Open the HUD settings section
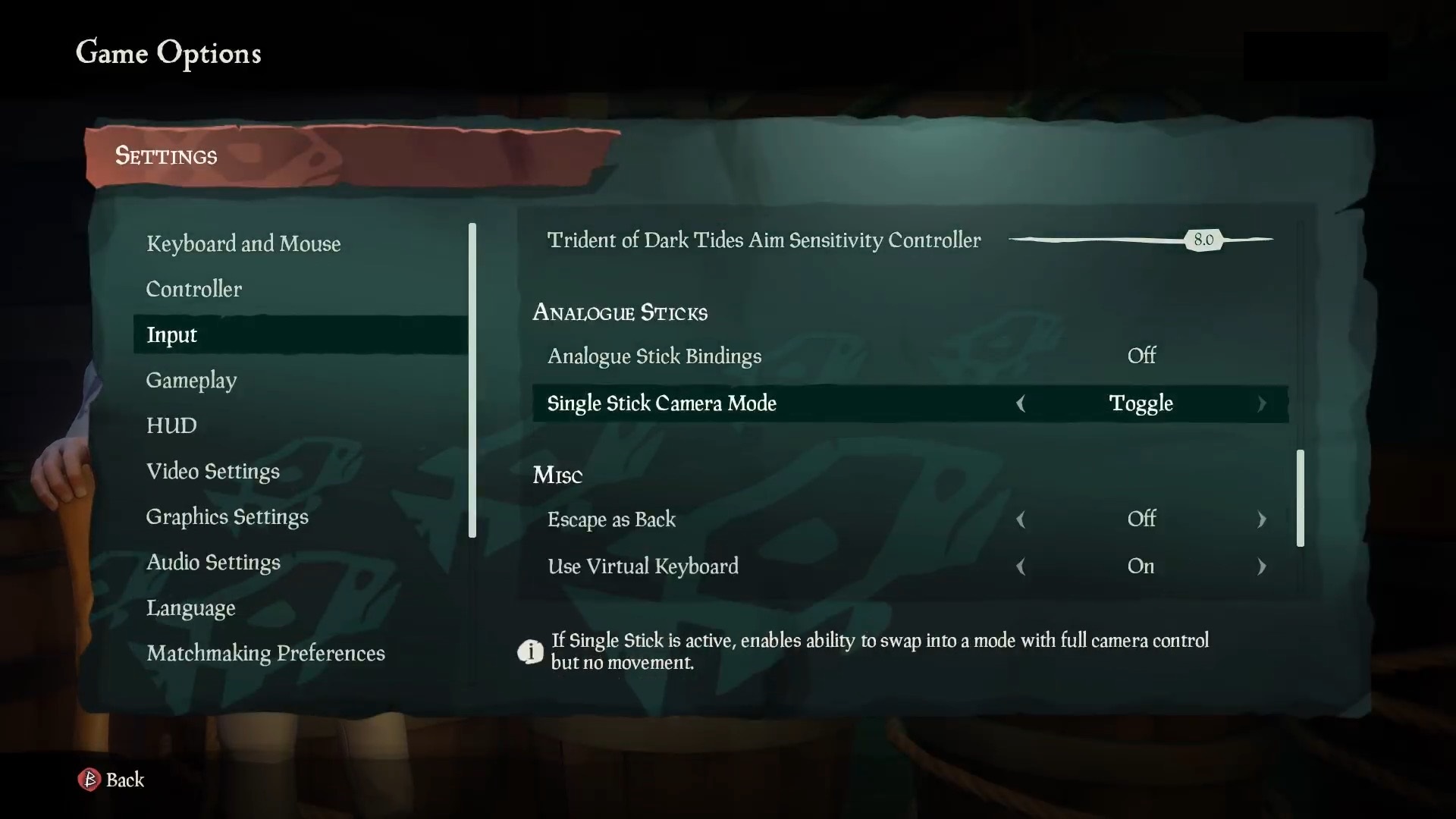This screenshot has height=819, width=1456. point(172,425)
